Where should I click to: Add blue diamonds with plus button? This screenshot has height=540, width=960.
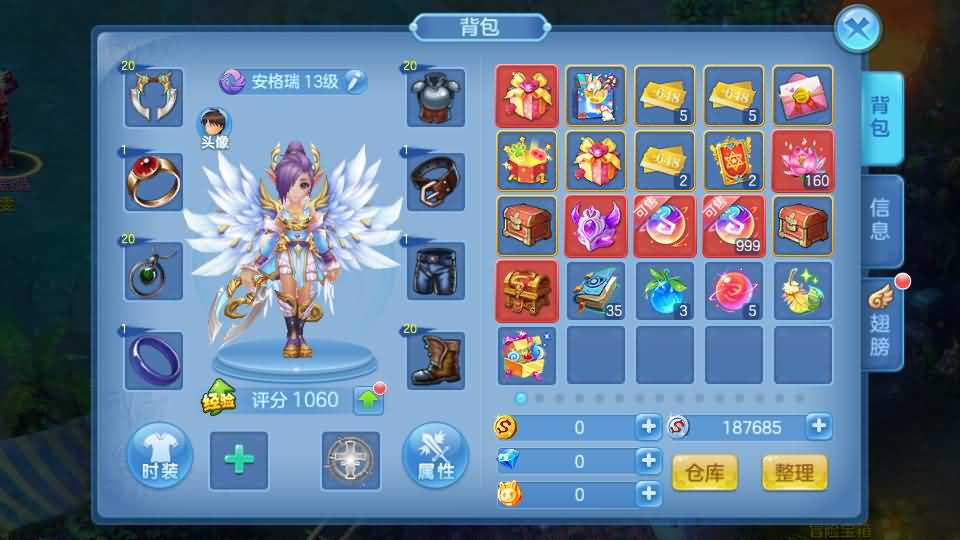point(648,461)
